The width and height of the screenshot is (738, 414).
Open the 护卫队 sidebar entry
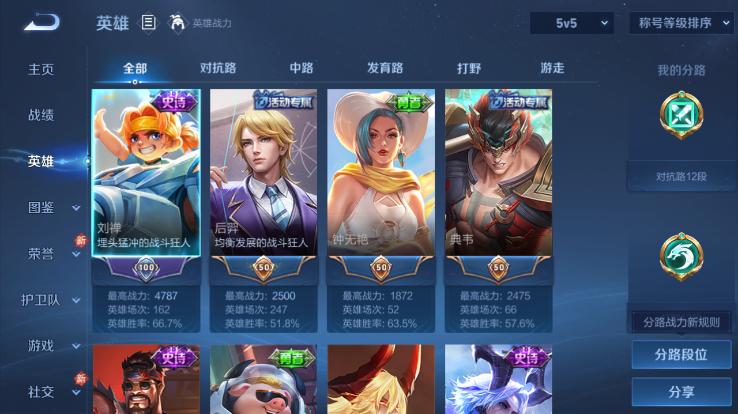pyautogui.click(x=41, y=299)
